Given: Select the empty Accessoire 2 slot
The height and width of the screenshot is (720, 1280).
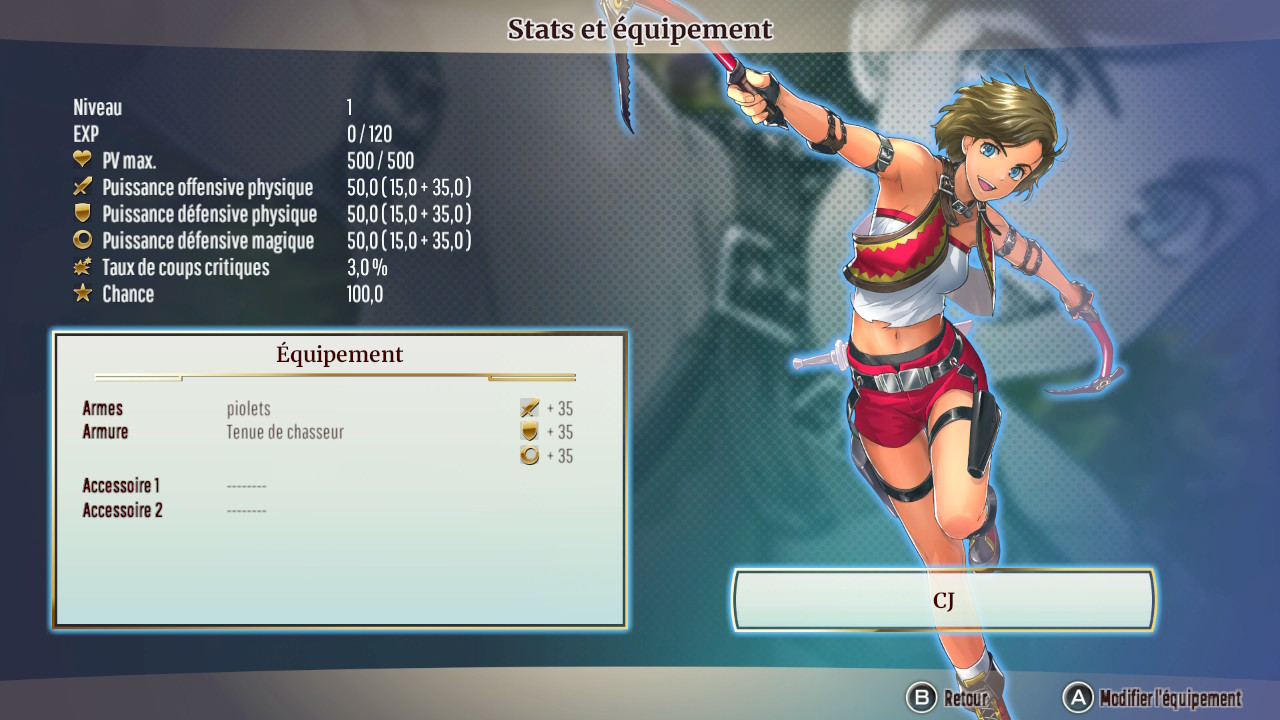Looking at the screenshot, I should pyautogui.click(x=246, y=511).
